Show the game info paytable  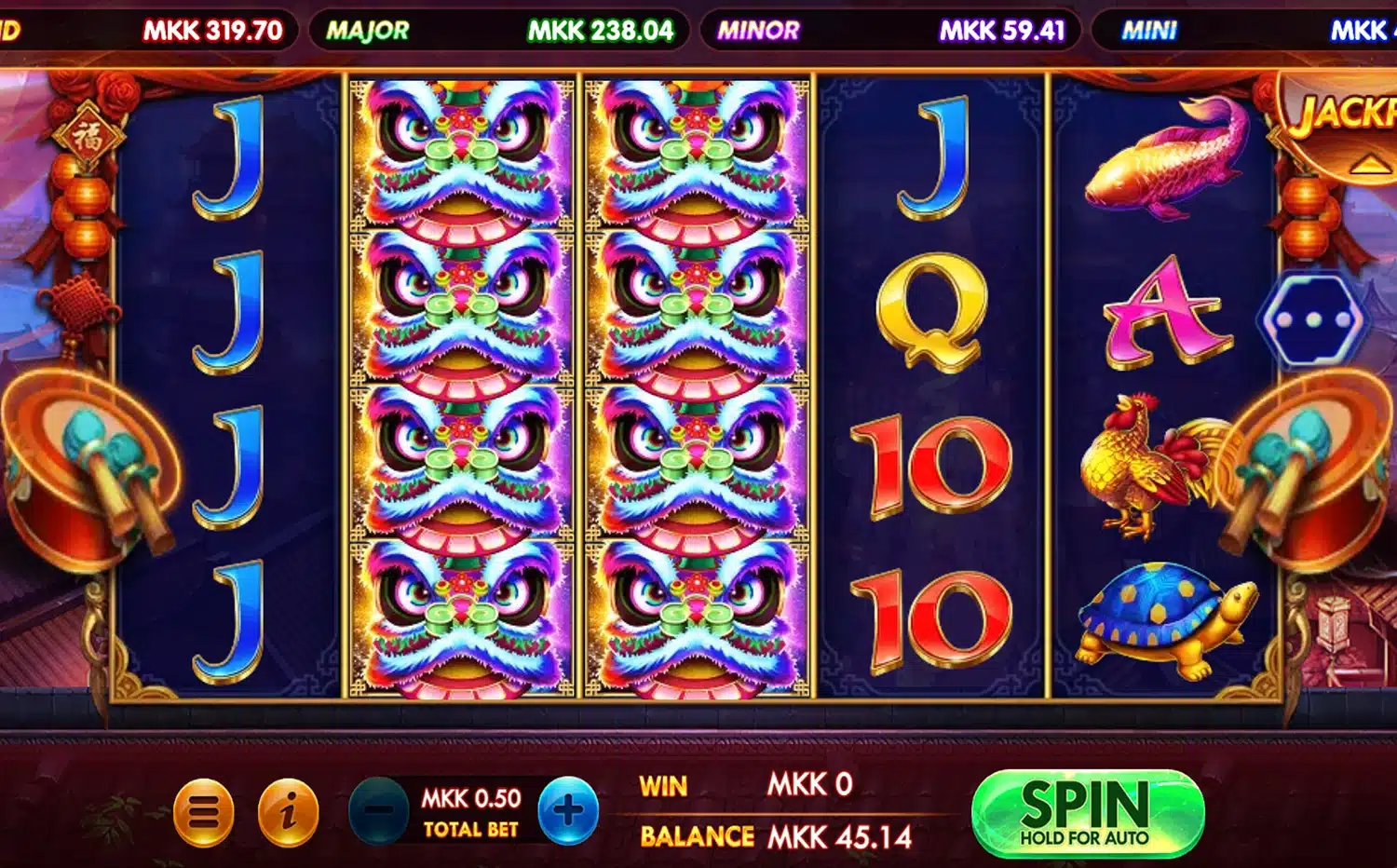[x=288, y=813]
